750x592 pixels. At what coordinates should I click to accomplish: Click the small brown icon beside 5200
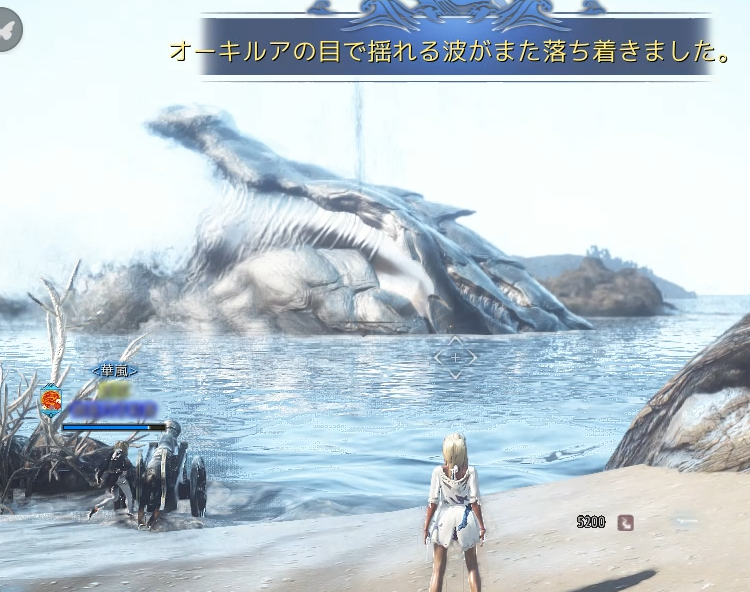625,521
